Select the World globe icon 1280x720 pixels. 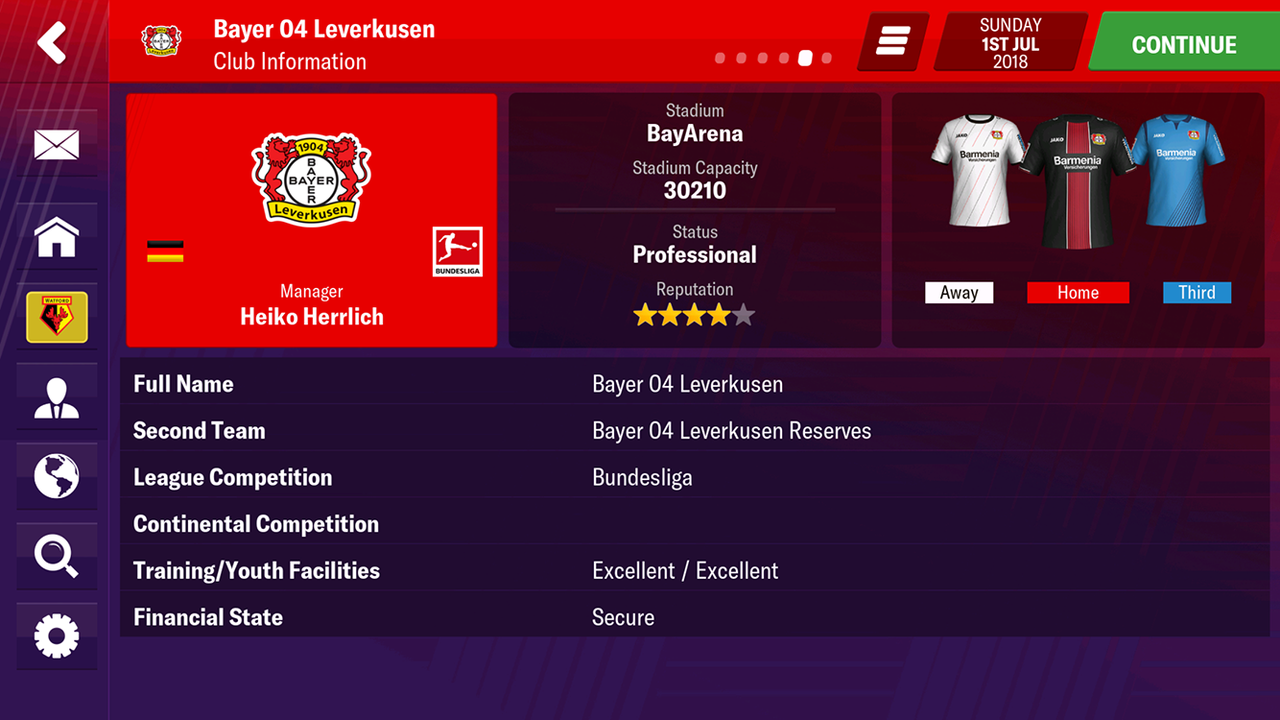(x=57, y=477)
